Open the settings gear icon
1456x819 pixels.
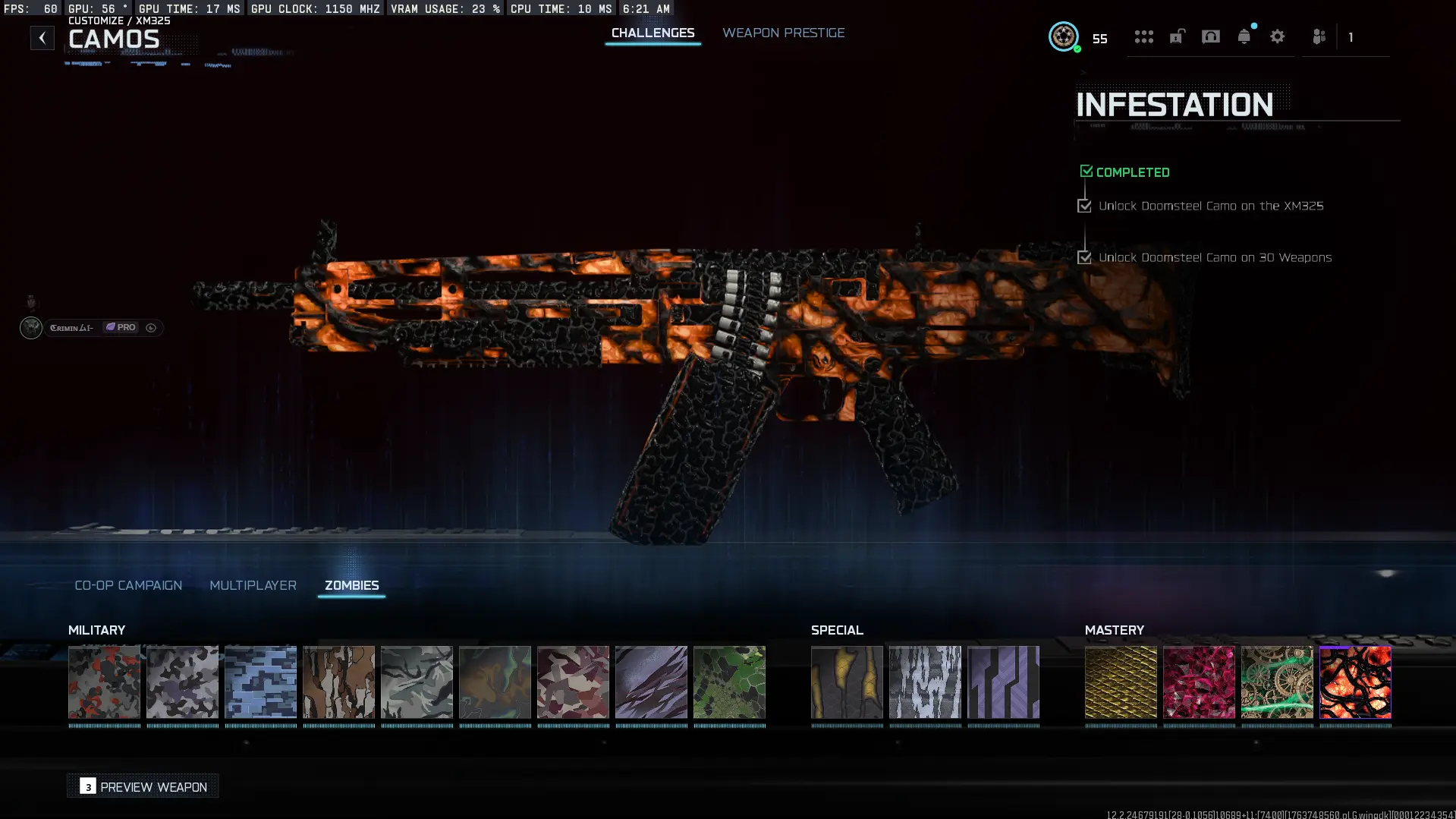tap(1278, 36)
